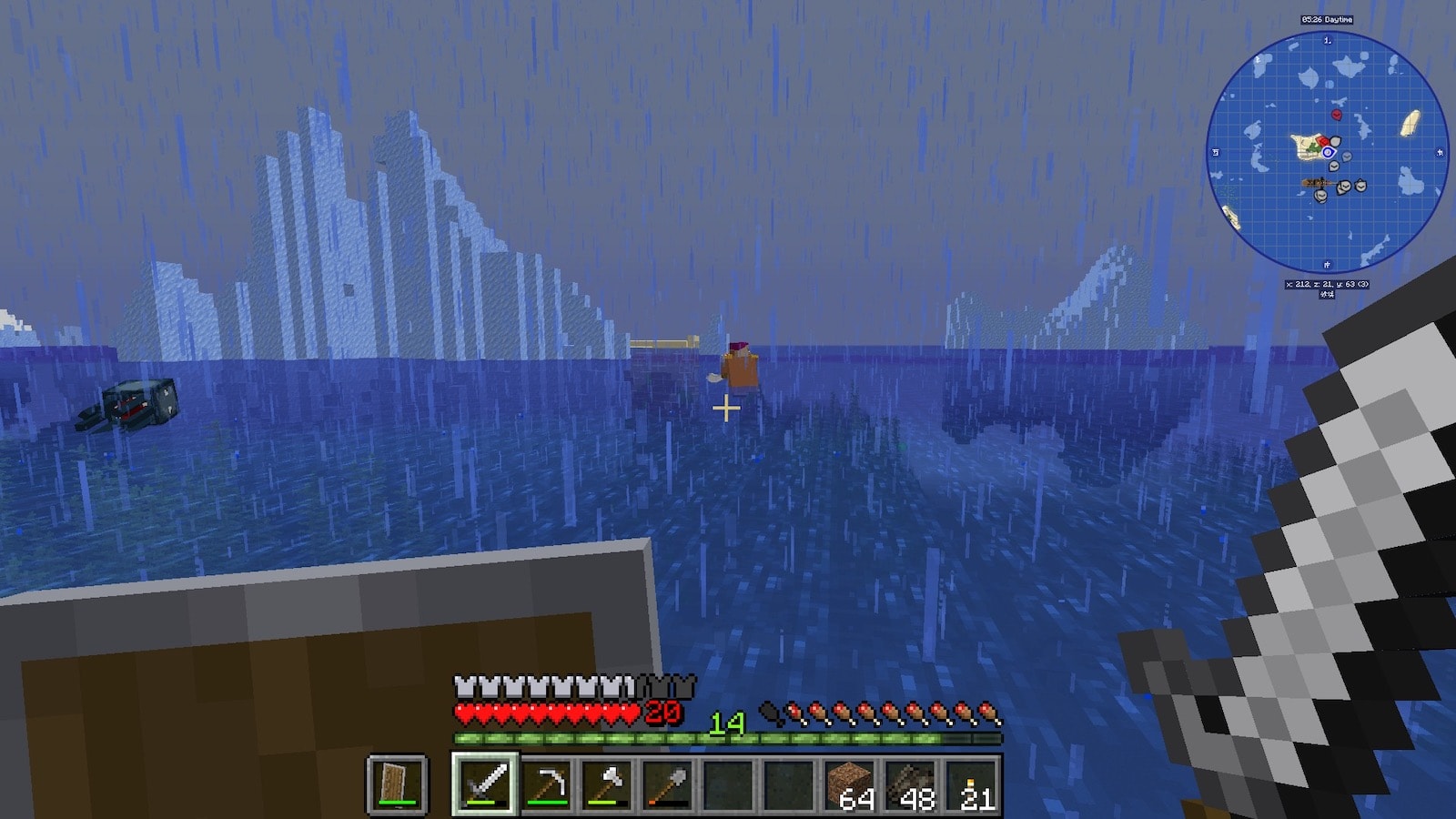
Task: Switch to the shovel hotbar slot
Action: [667, 784]
